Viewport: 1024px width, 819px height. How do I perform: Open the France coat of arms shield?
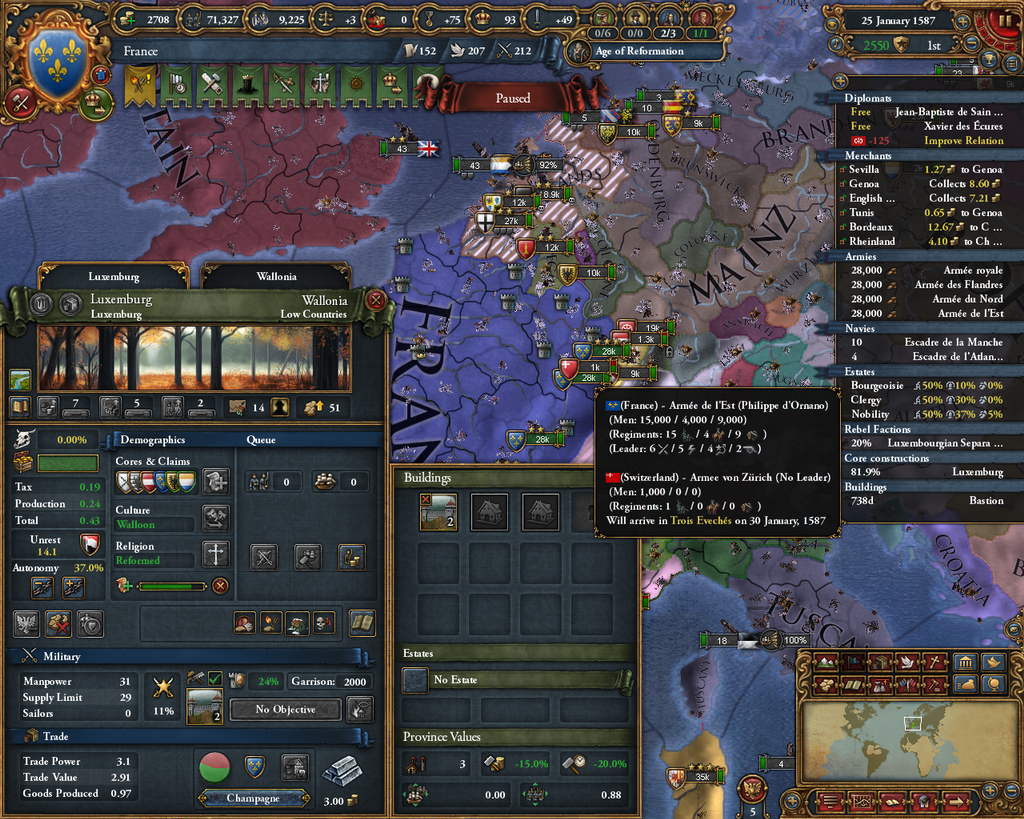[x=58, y=58]
